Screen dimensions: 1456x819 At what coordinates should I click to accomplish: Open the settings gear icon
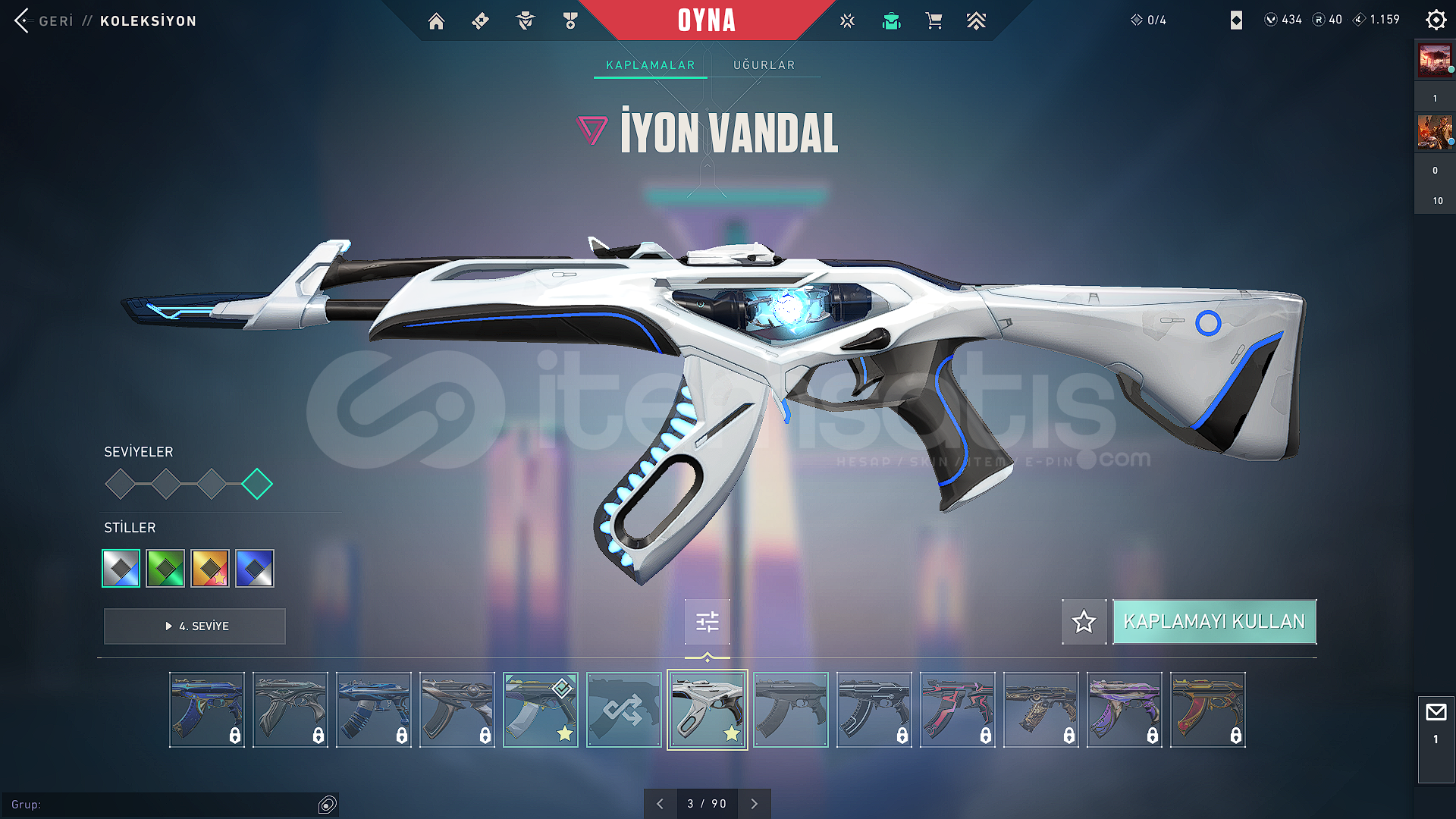click(x=1436, y=20)
